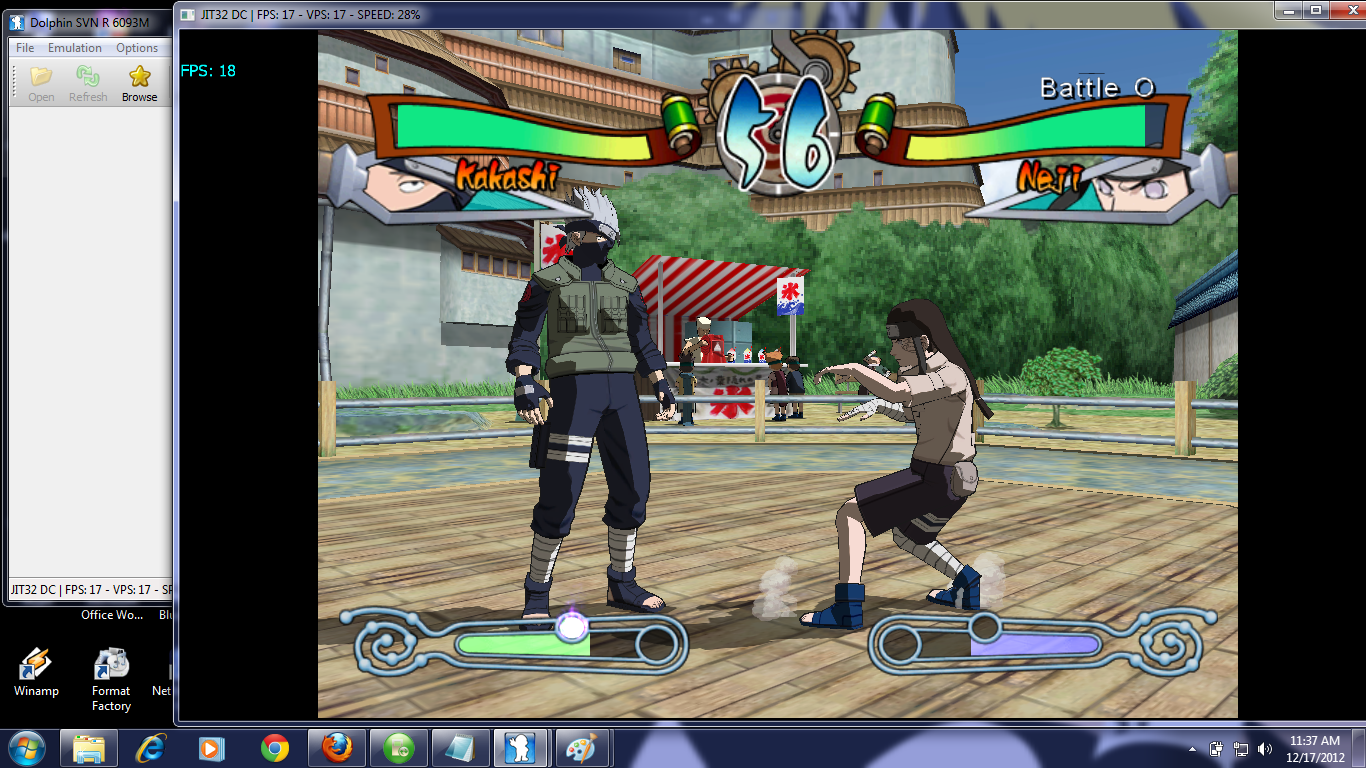Open Windows Media Player from the taskbar

point(213,747)
